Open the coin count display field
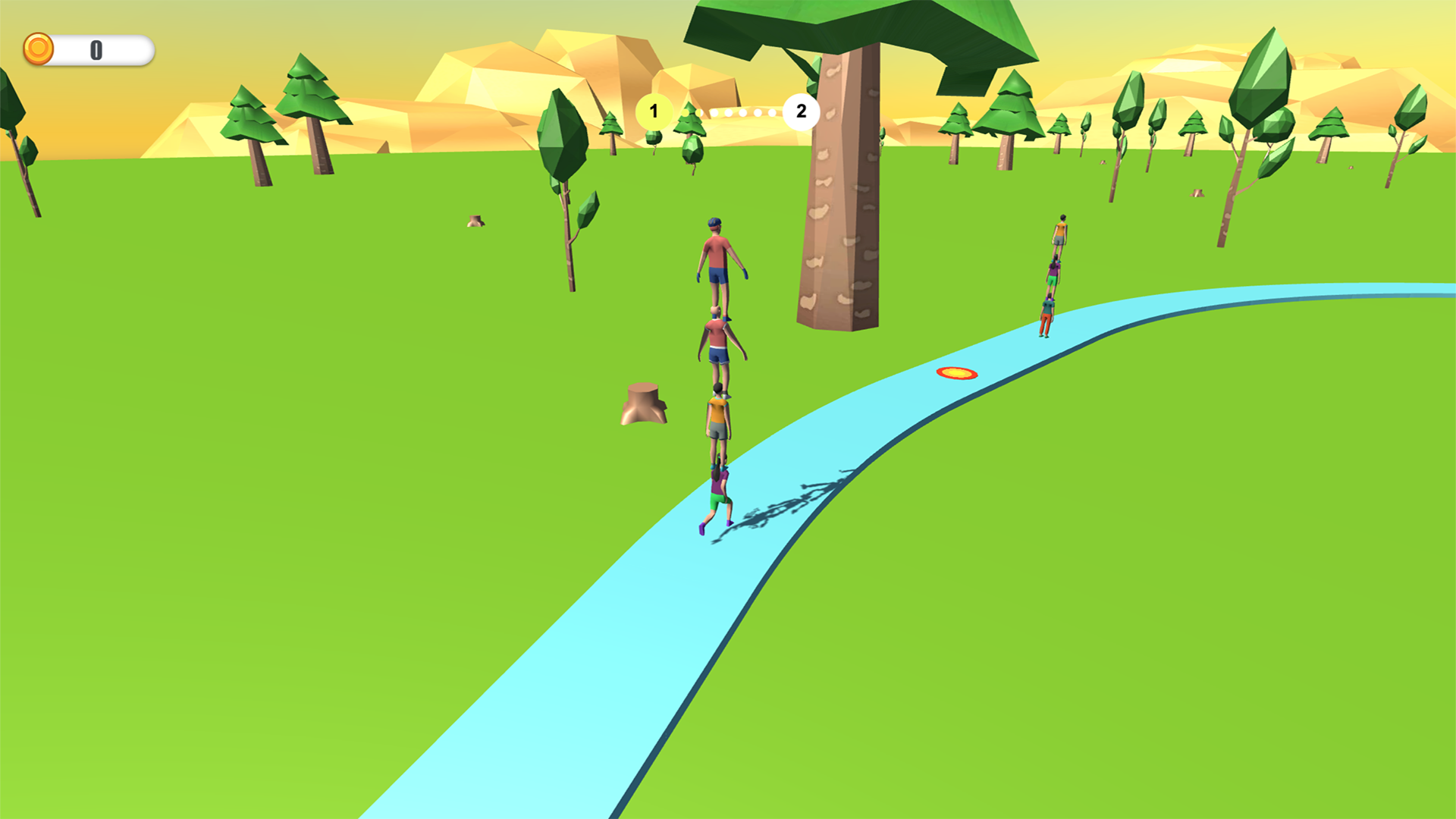The image size is (1456, 819). [97, 49]
